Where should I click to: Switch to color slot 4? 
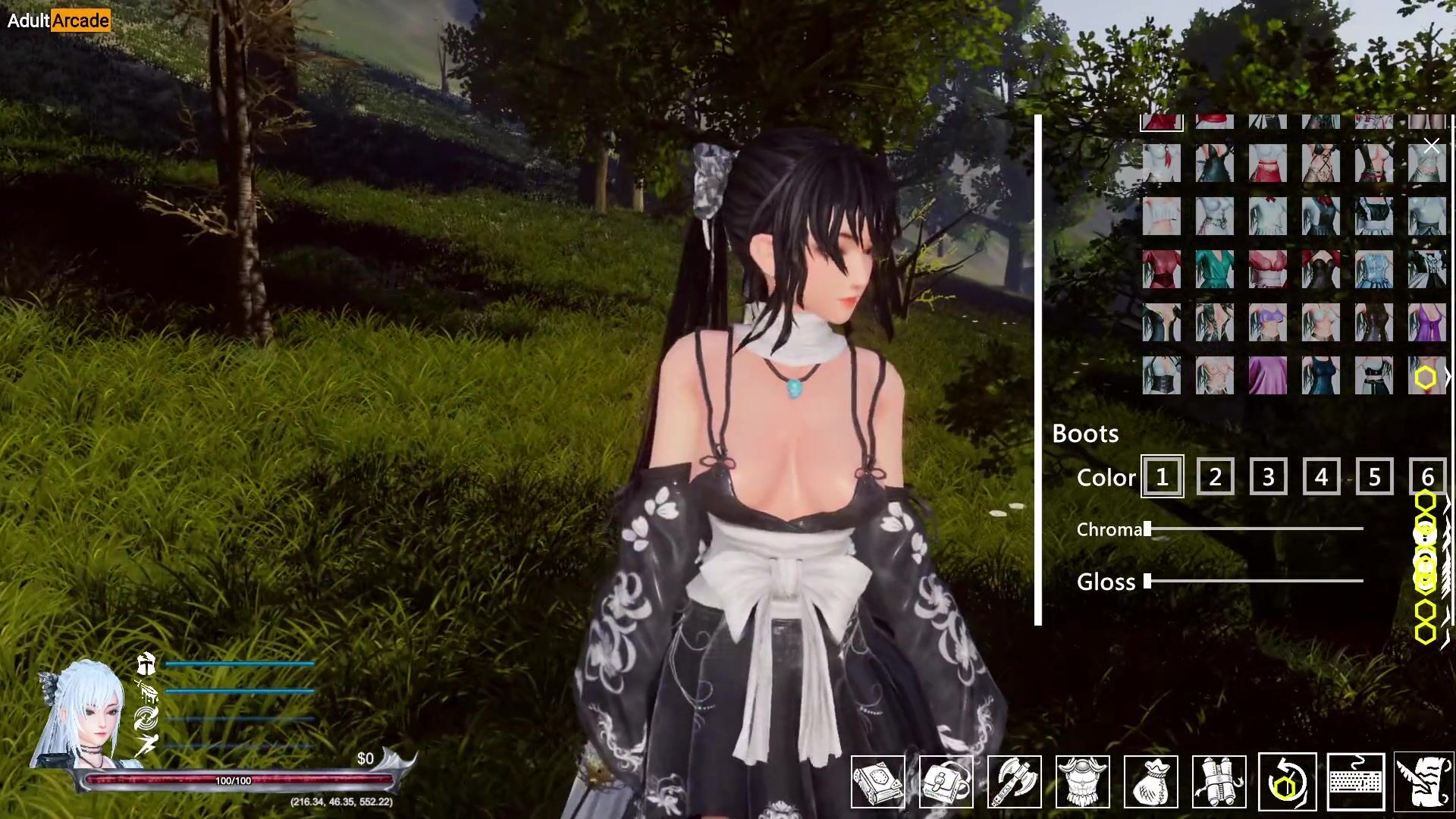1321,477
